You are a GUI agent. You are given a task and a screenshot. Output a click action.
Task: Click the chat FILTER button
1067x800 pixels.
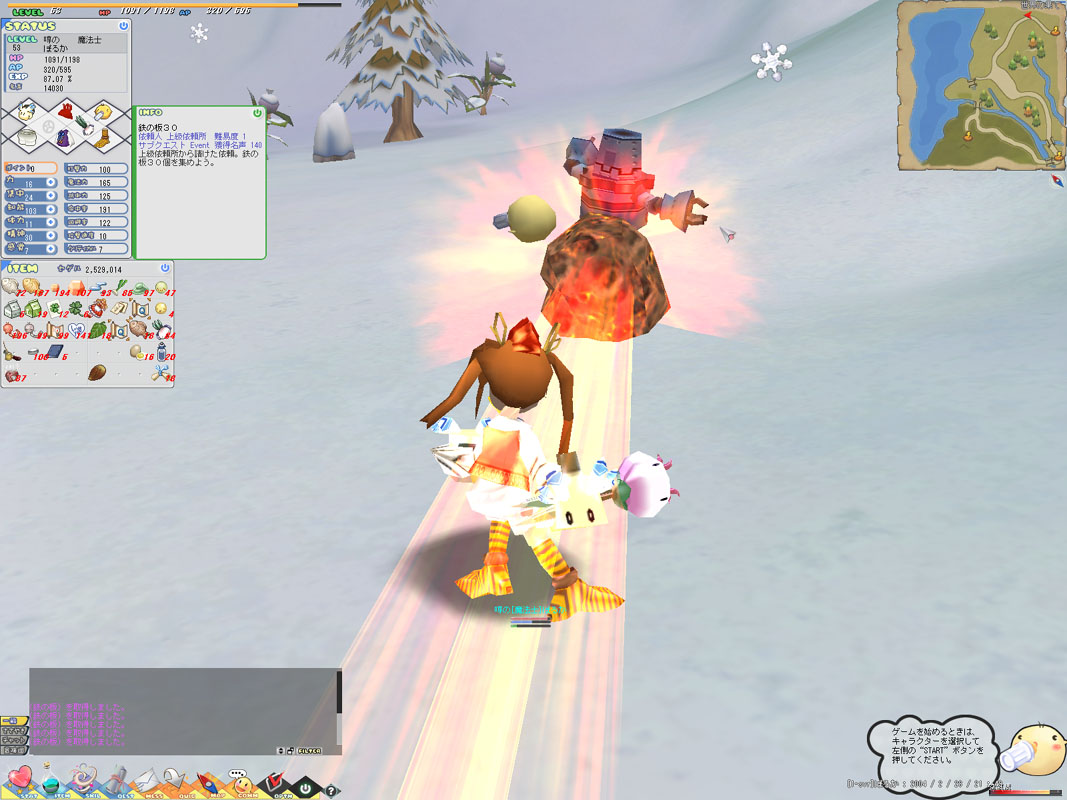point(307,749)
